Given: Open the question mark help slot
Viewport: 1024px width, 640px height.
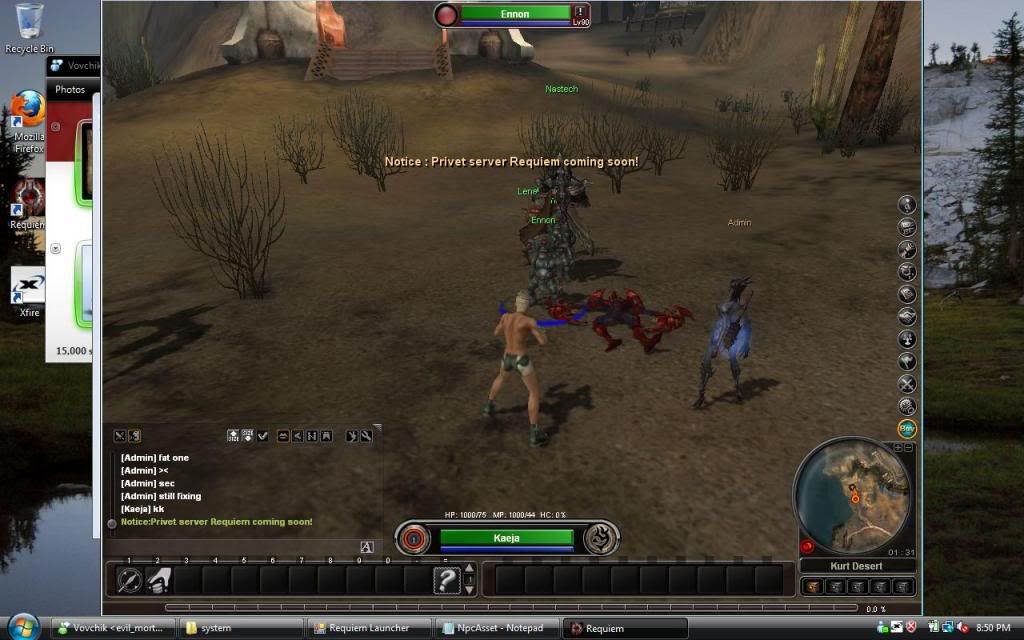Looking at the screenshot, I should pyautogui.click(x=446, y=580).
